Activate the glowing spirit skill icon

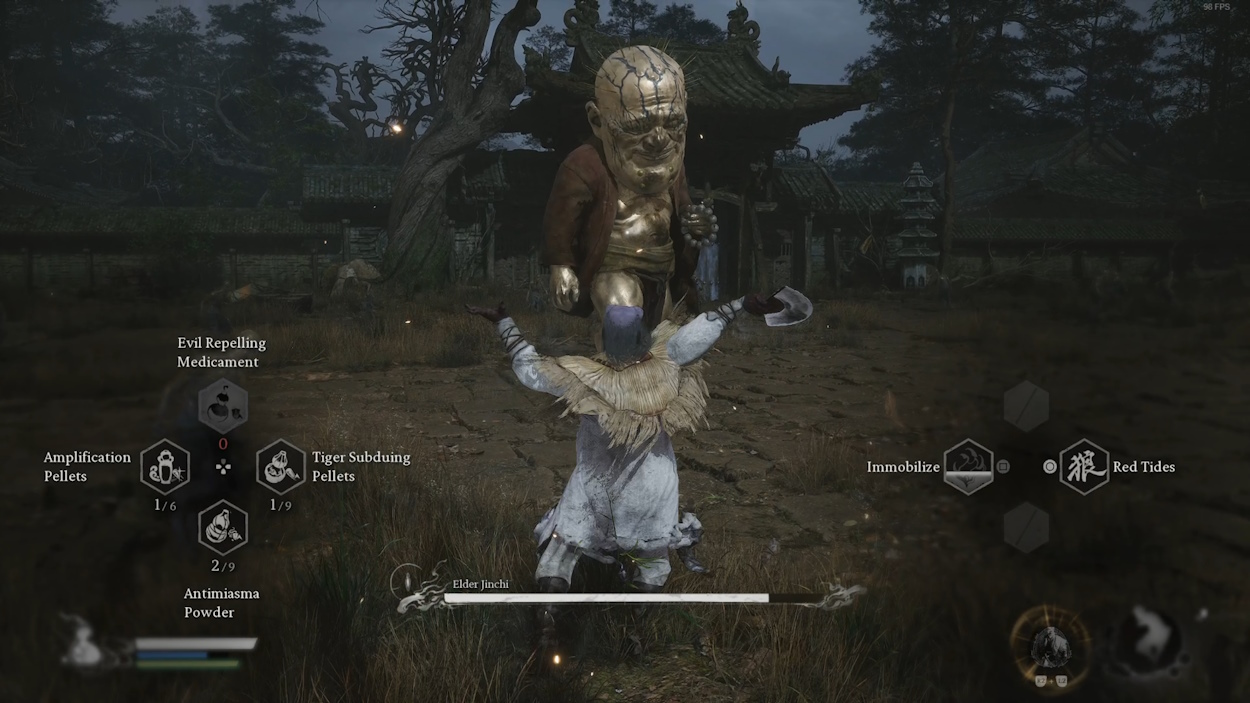(1049, 647)
